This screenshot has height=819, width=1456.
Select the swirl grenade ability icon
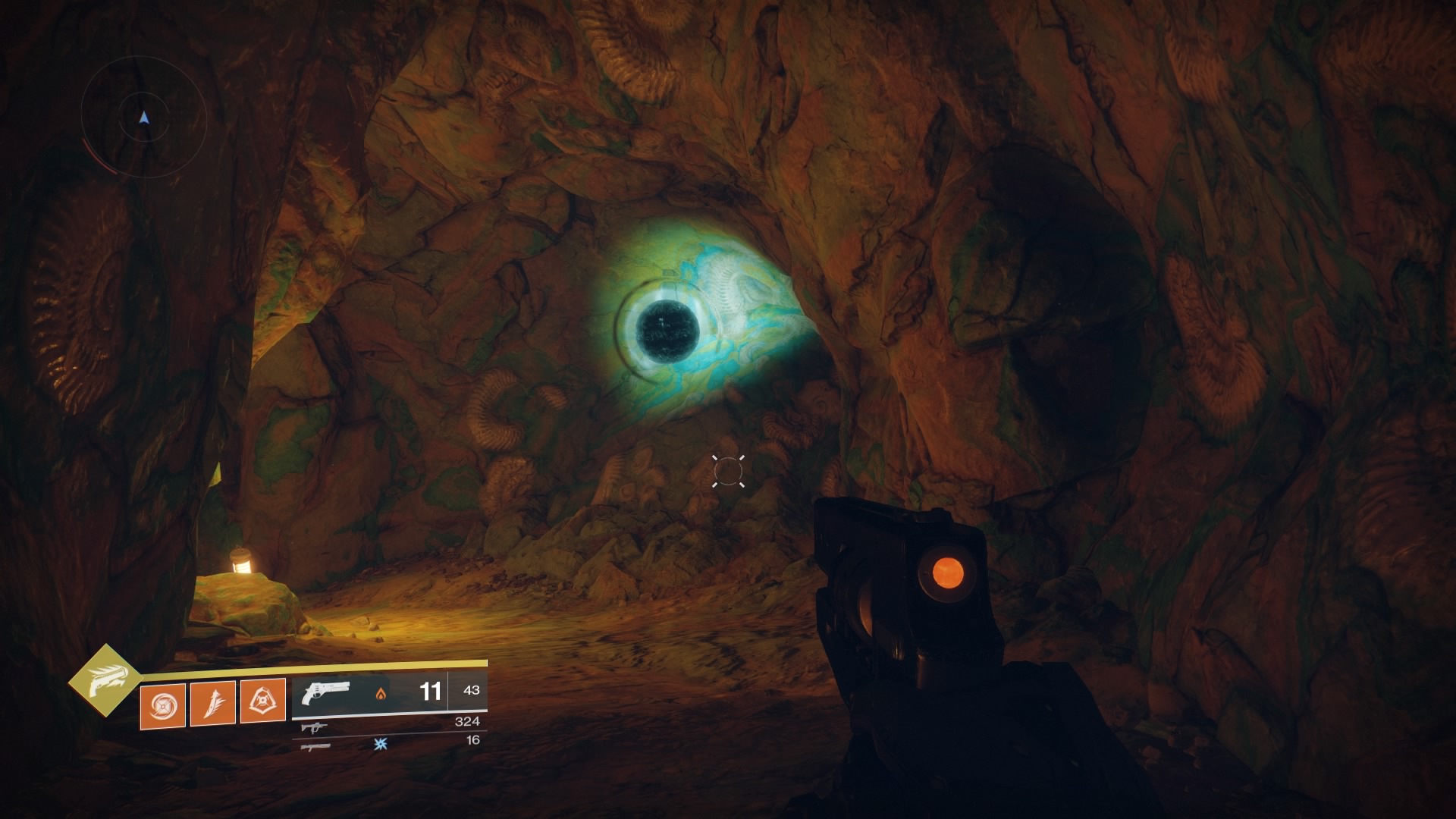tap(163, 702)
